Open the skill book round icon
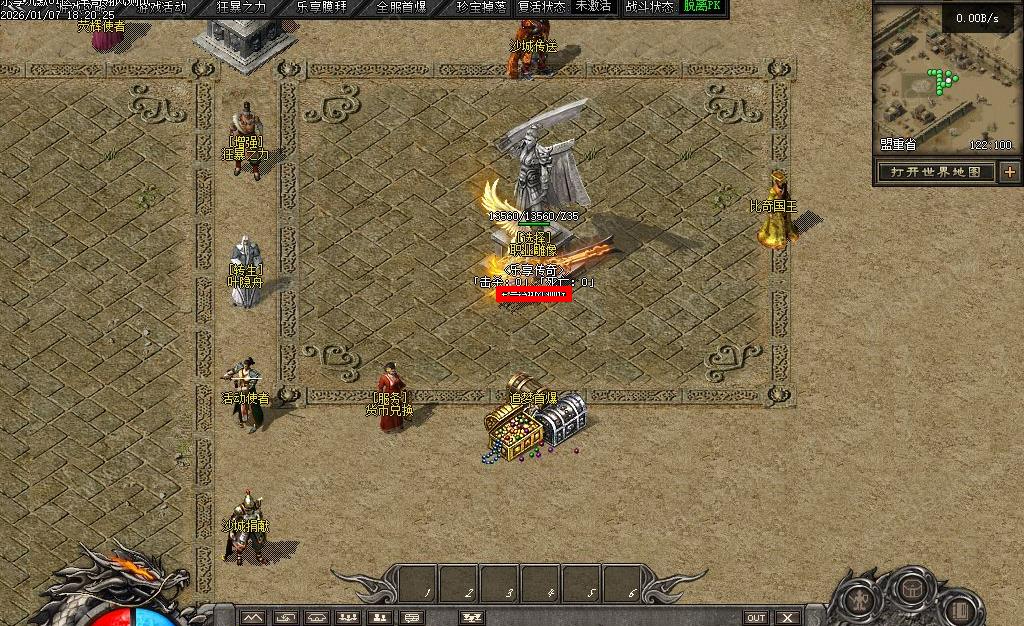Screen dimensions: 1024x626 click(959, 608)
